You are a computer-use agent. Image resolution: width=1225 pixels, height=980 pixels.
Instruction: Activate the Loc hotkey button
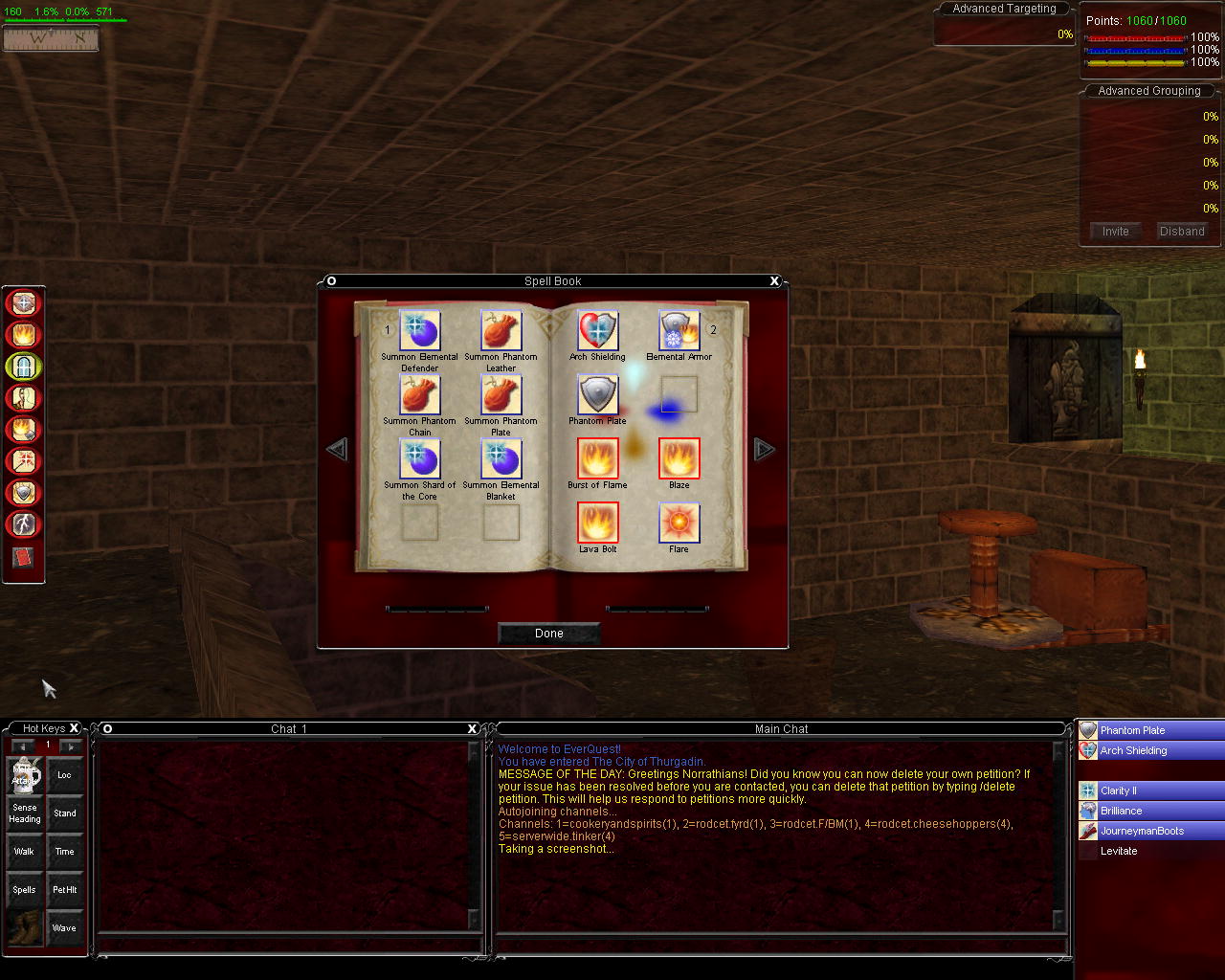click(x=64, y=775)
